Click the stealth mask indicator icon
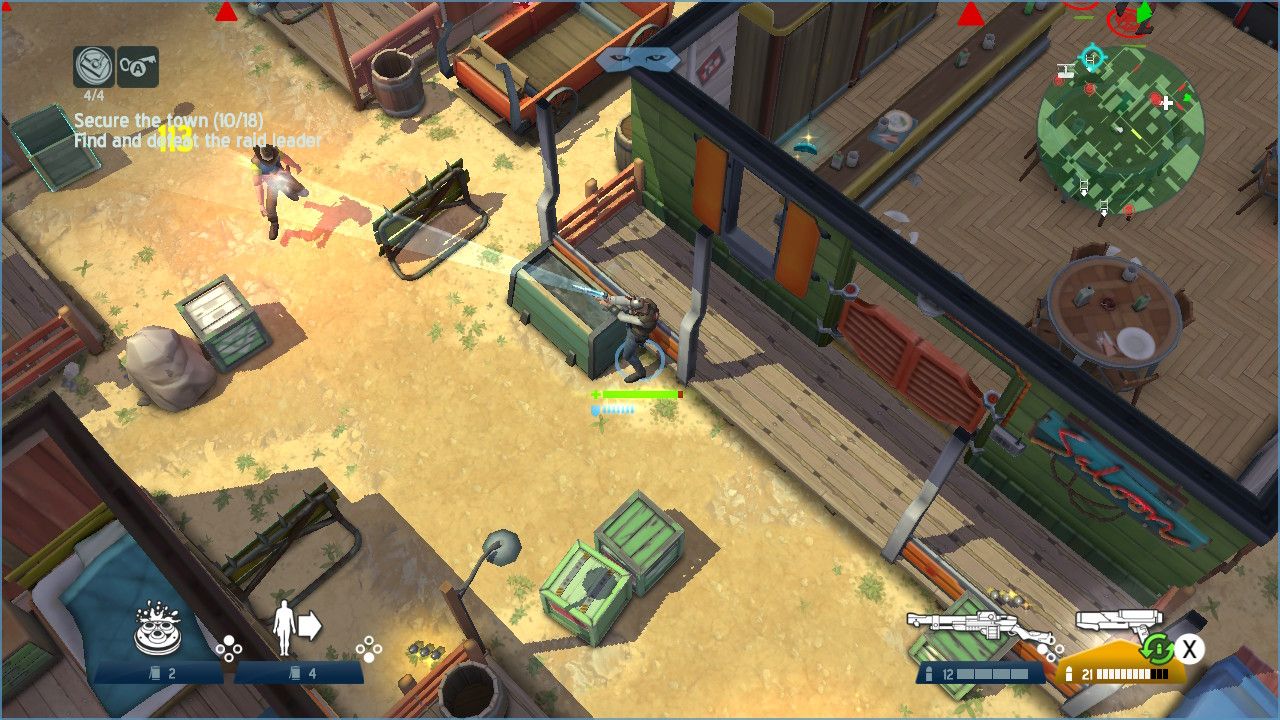The width and height of the screenshot is (1280, 720). pos(638,59)
